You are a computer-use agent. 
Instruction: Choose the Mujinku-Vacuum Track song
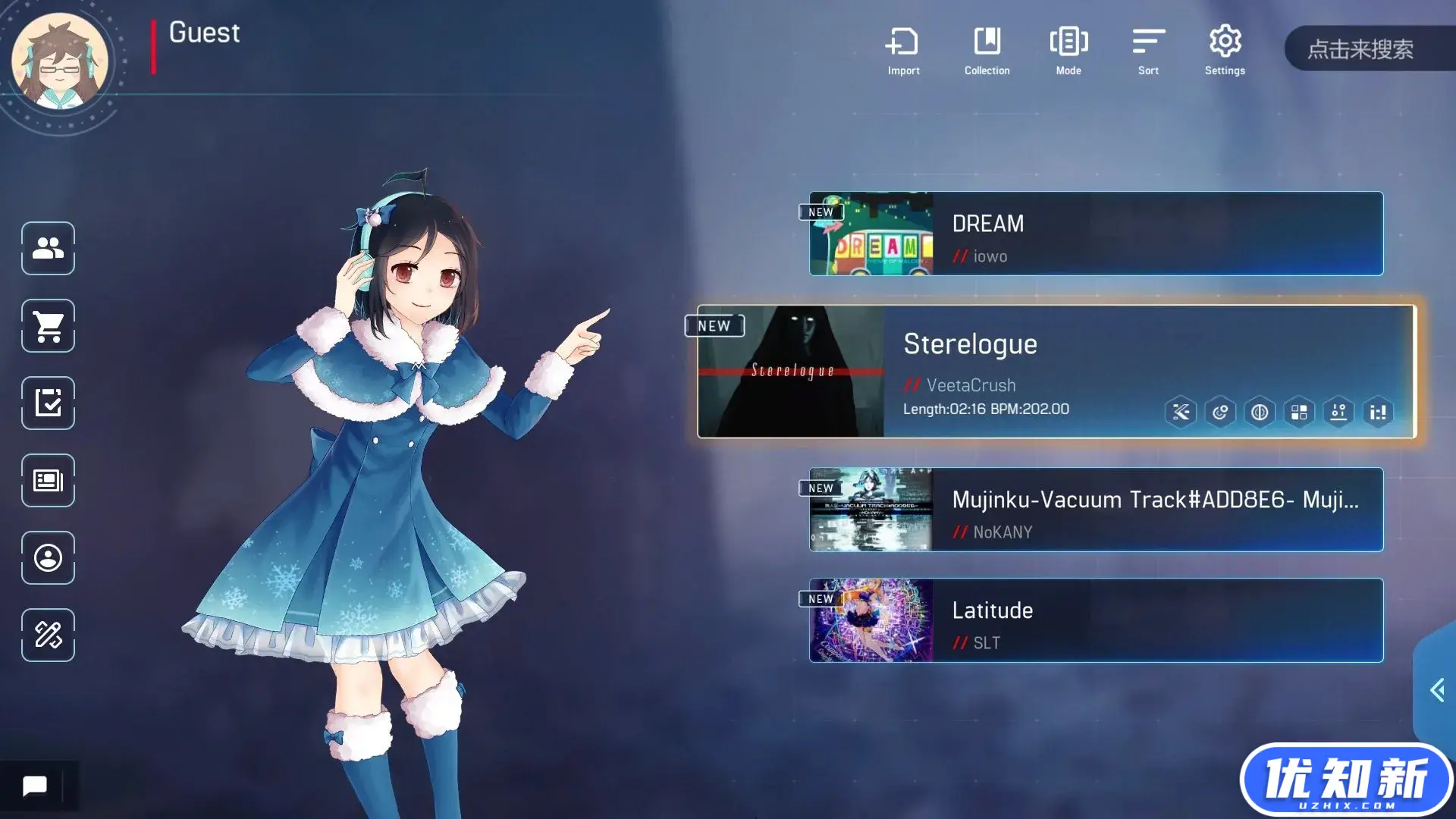[x=1096, y=510]
